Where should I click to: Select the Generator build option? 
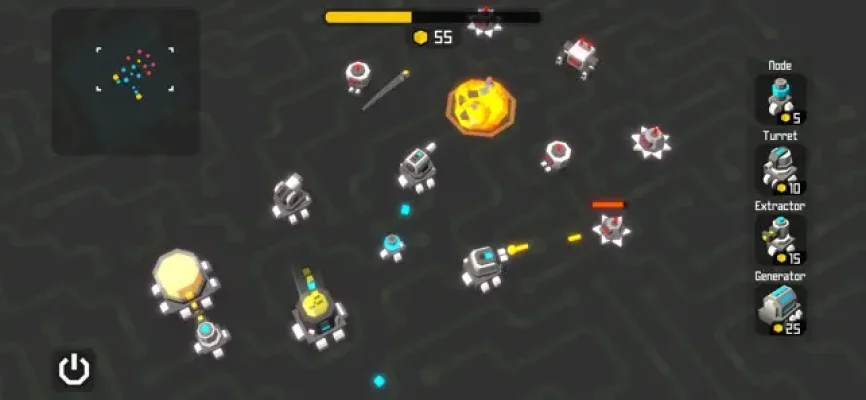pos(780,309)
